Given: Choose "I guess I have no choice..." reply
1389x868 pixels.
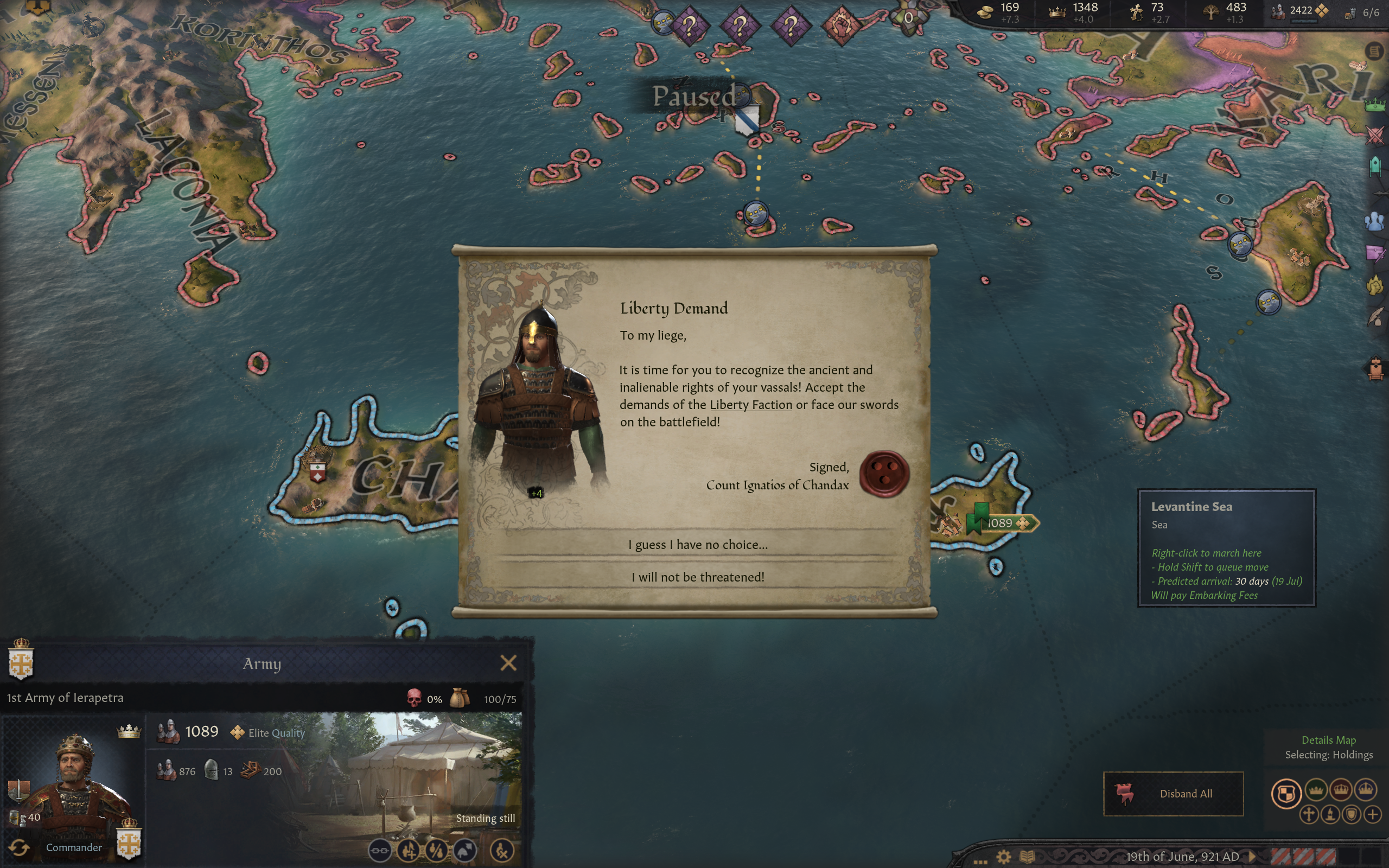Looking at the screenshot, I should [x=697, y=544].
